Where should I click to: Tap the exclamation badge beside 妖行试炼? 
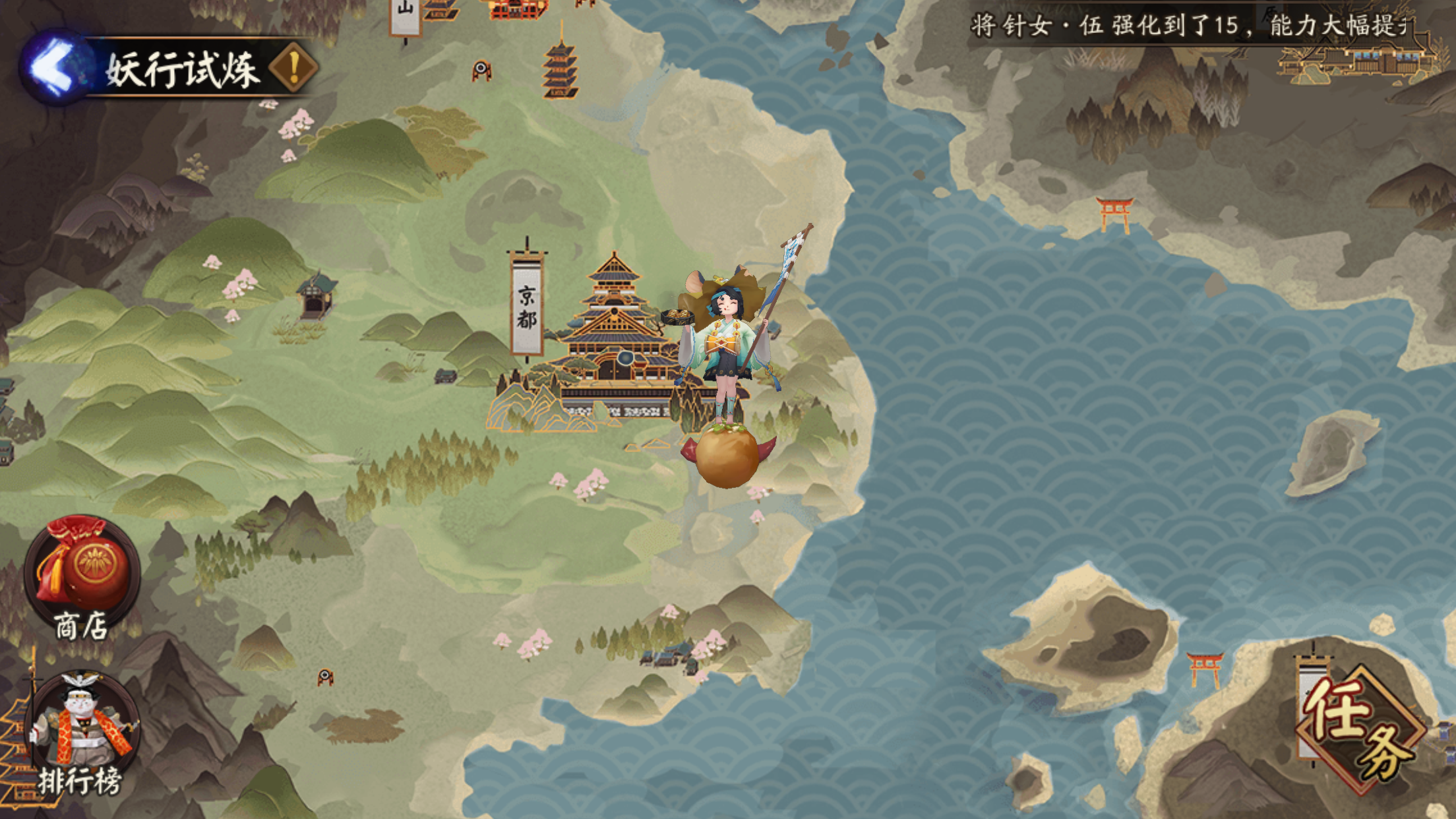(x=292, y=68)
